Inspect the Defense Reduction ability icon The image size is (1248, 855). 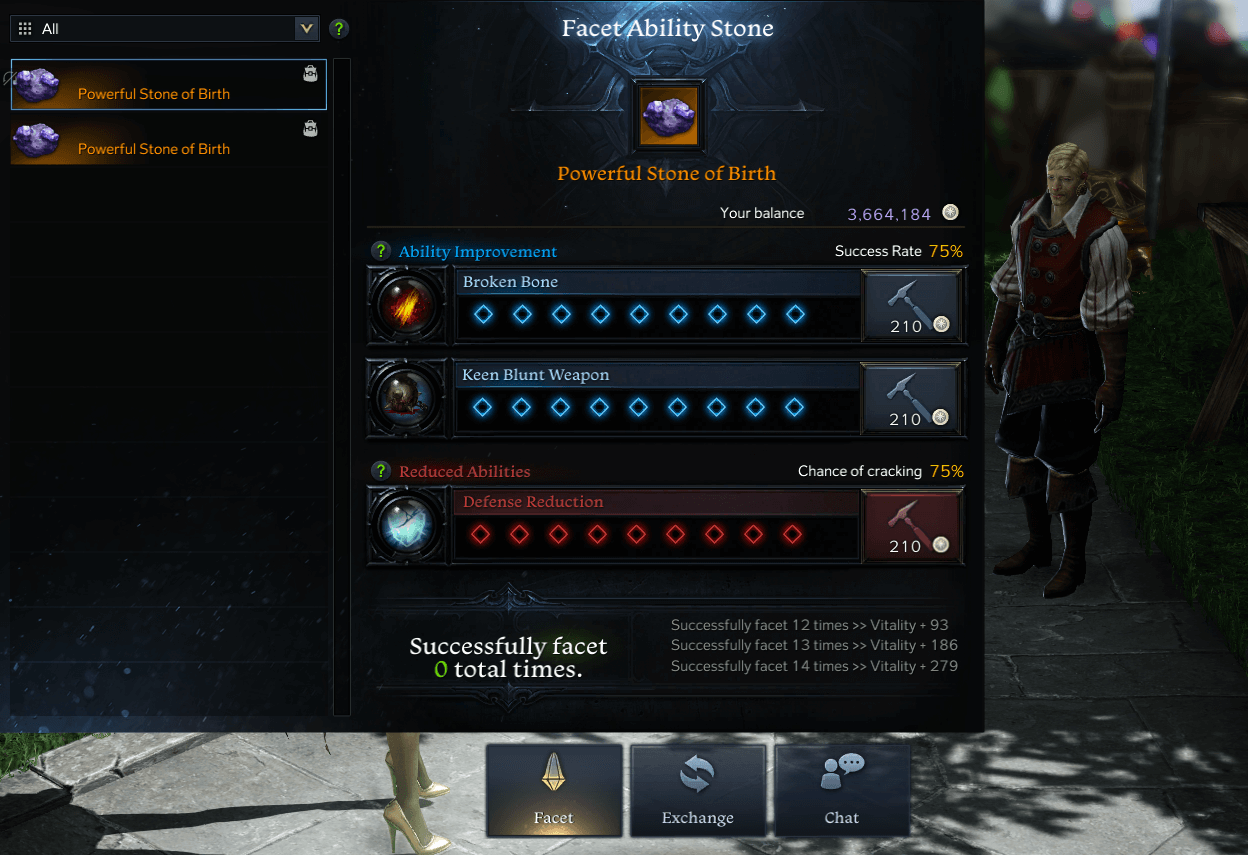(408, 525)
